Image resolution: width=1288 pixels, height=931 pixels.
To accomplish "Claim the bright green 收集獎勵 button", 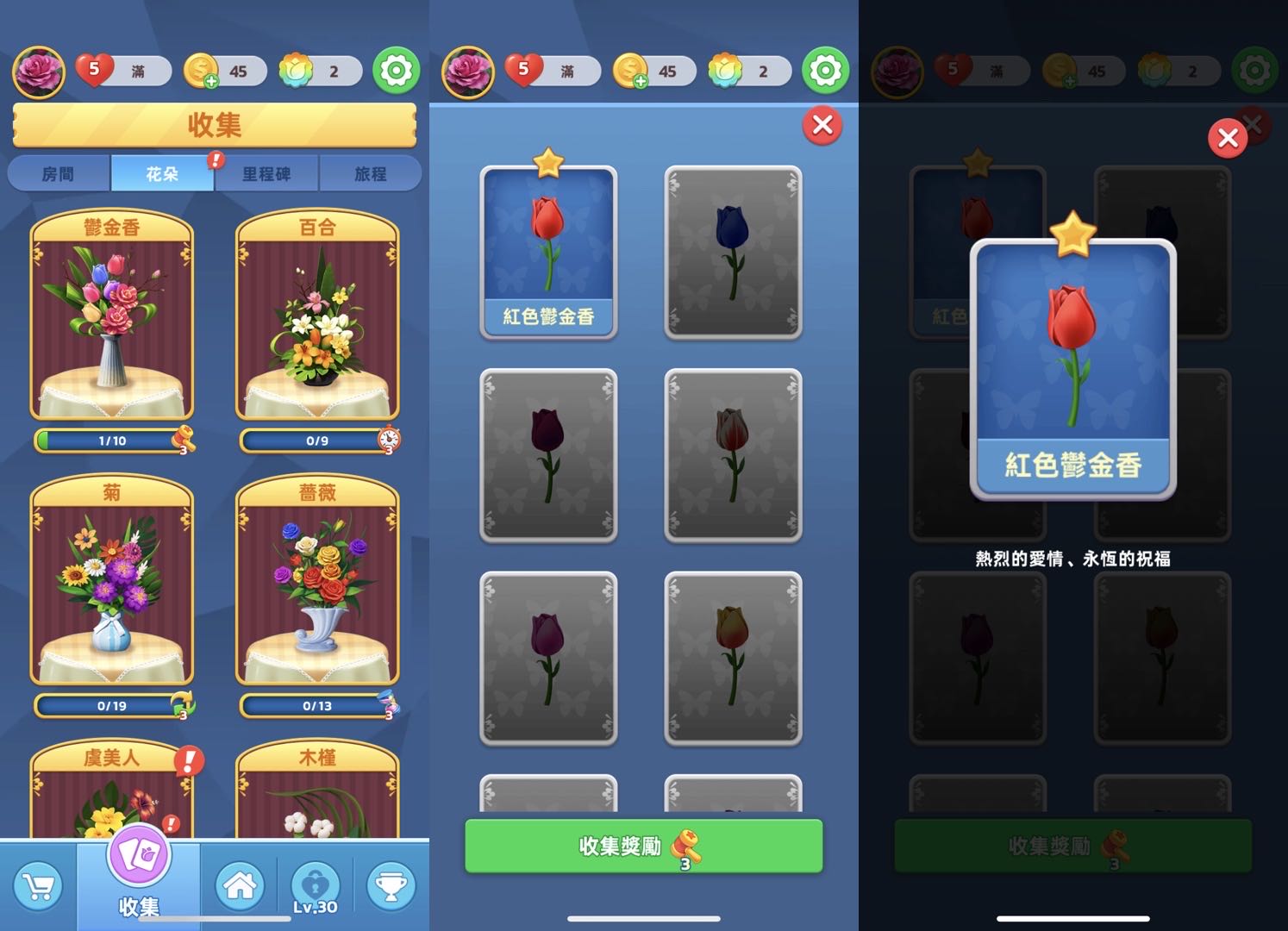I will coord(643,847).
